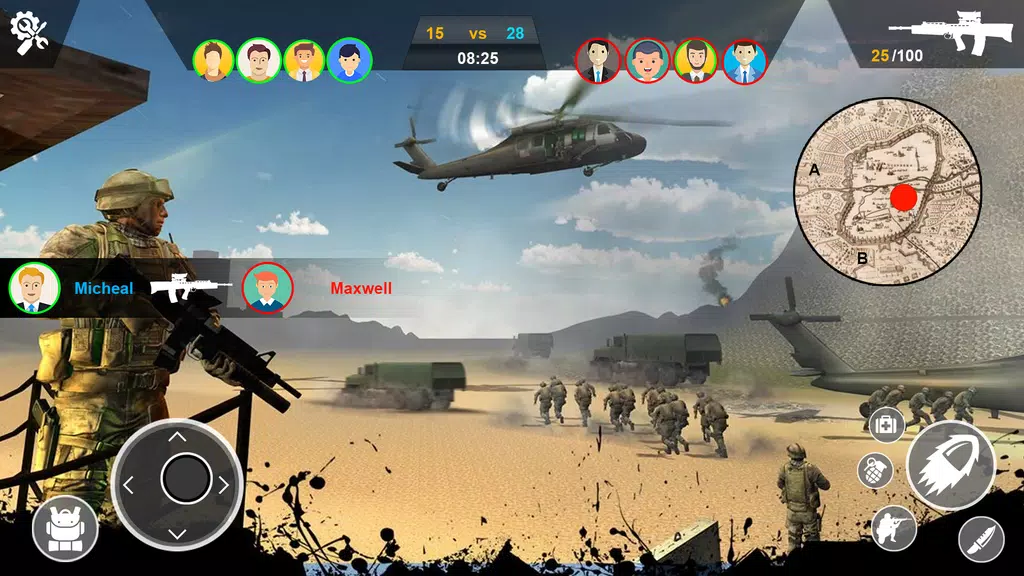The height and width of the screenshot is (576, 1024).
Task: Open the settings gear and wrench icon
Action: click(x=30, y=33)
